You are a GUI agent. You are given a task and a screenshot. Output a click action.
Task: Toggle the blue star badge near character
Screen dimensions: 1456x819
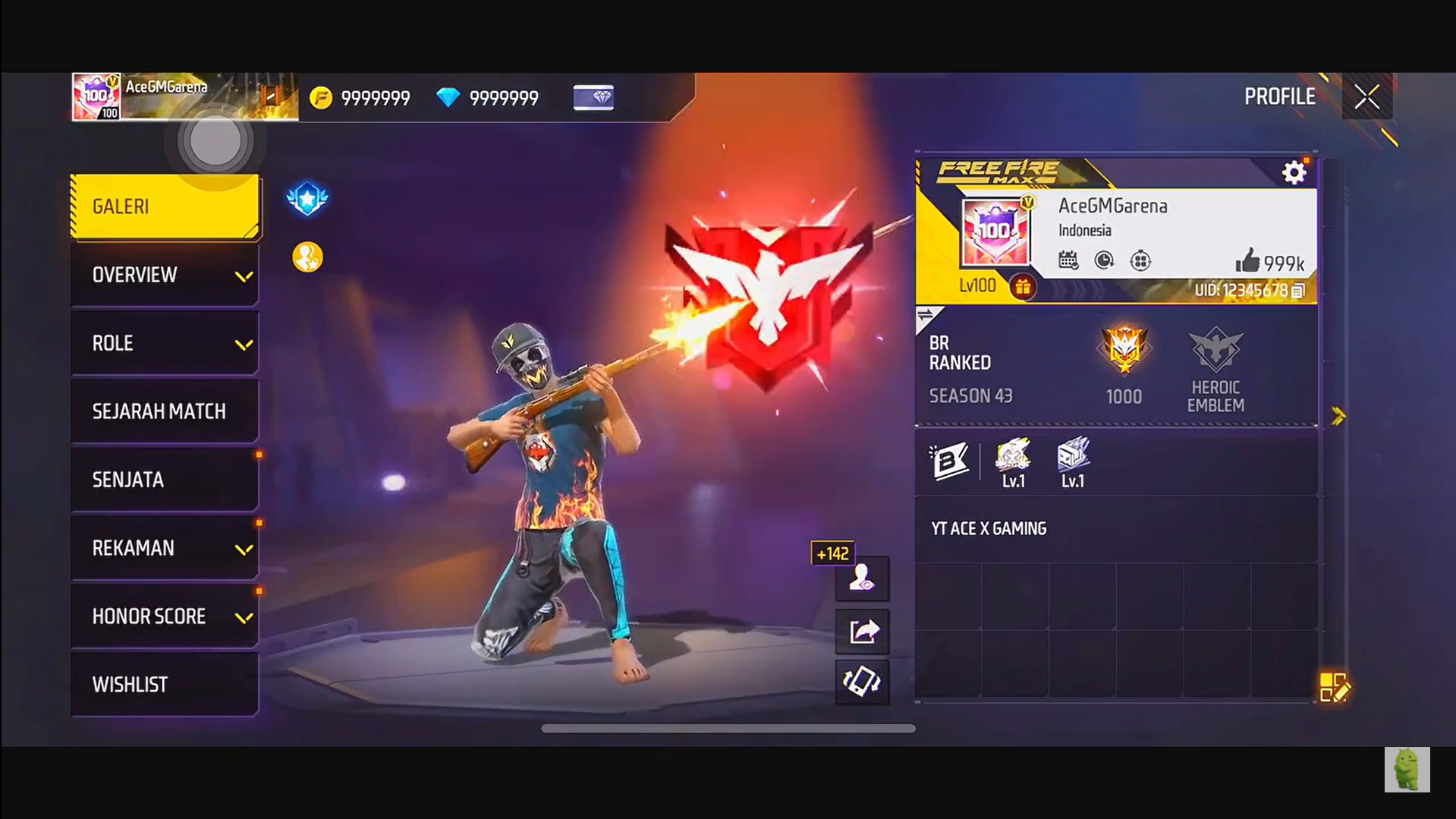tap(307, 199)
